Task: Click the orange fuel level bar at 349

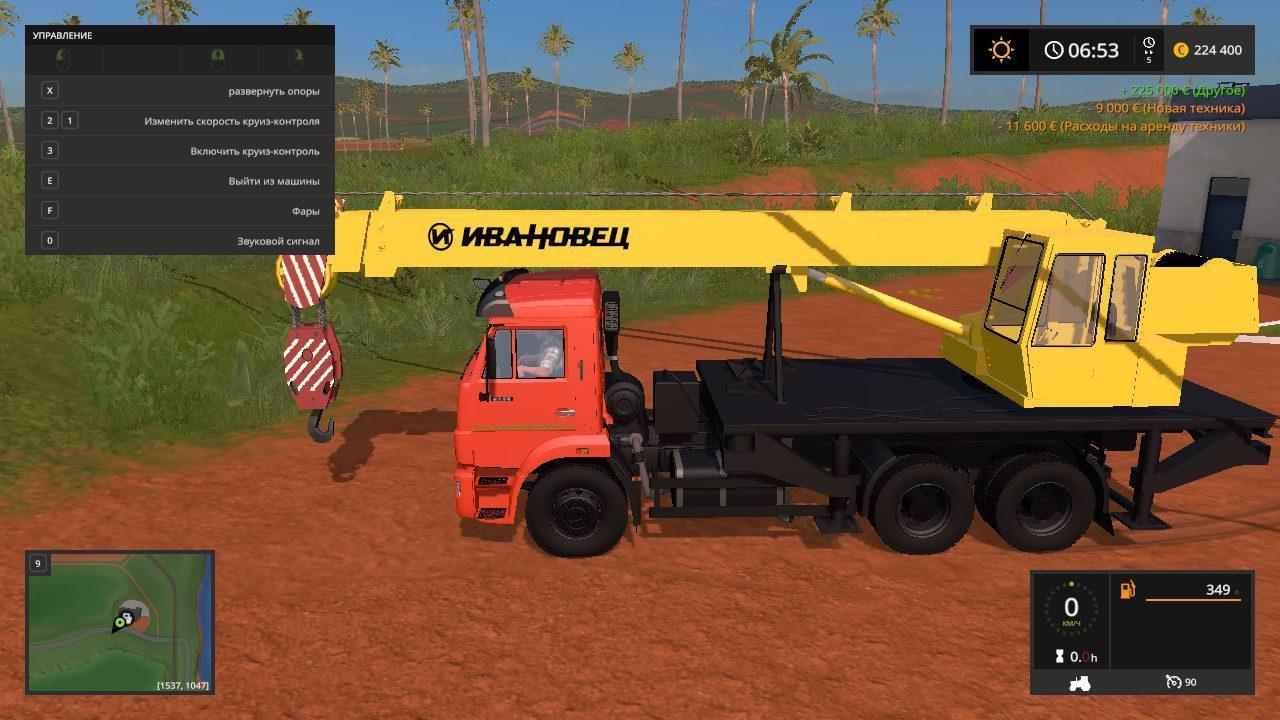Action: pos(1195,600)
